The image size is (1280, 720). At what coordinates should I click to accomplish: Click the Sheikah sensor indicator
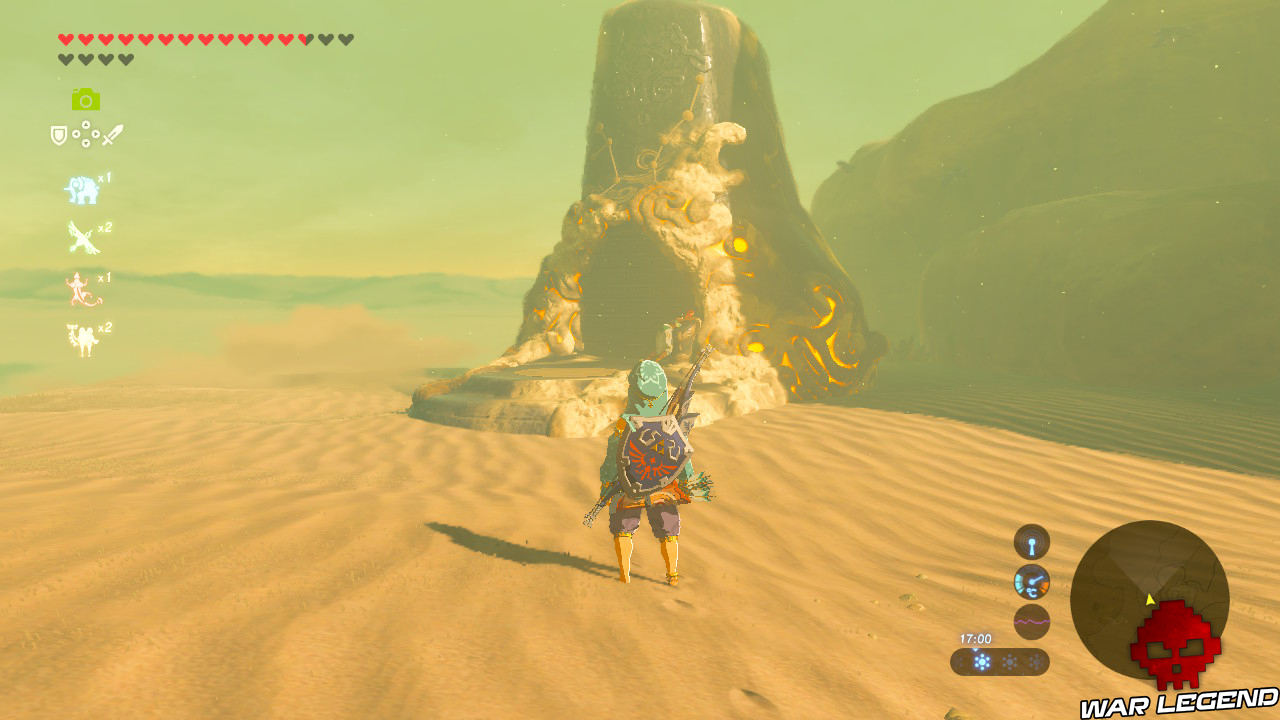pyautogui.click(x=1031, y=542)
